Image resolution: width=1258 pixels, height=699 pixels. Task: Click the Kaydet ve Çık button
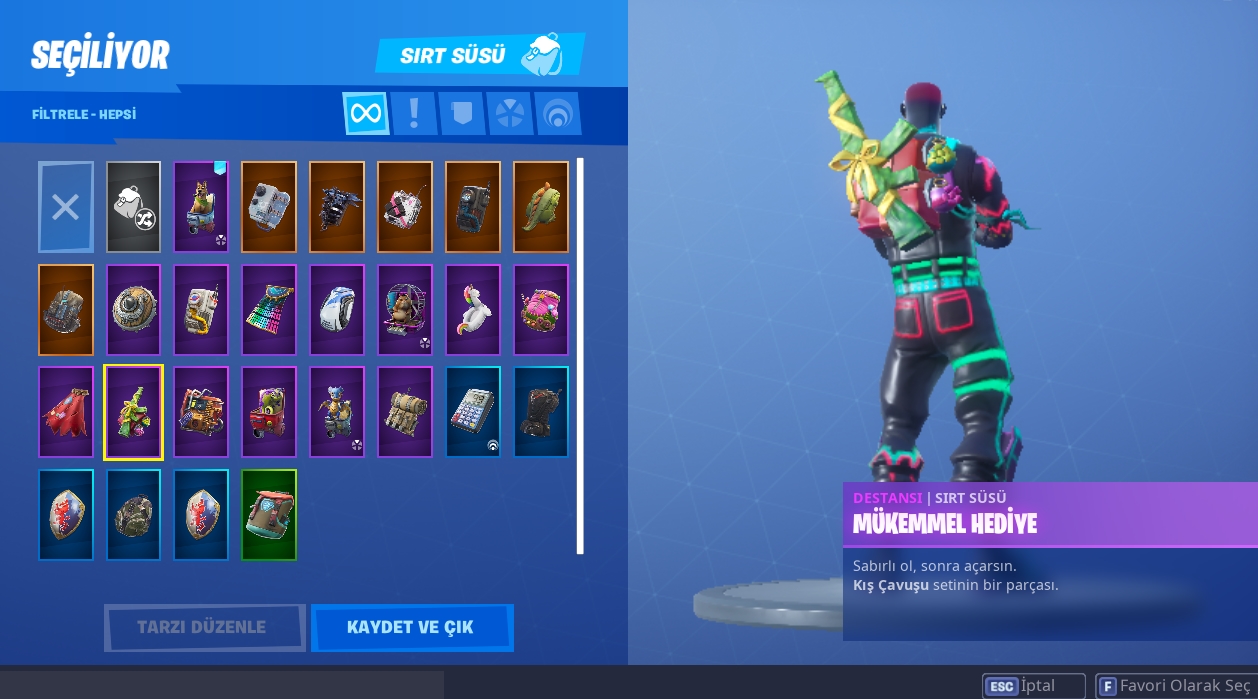click(411, 628)
